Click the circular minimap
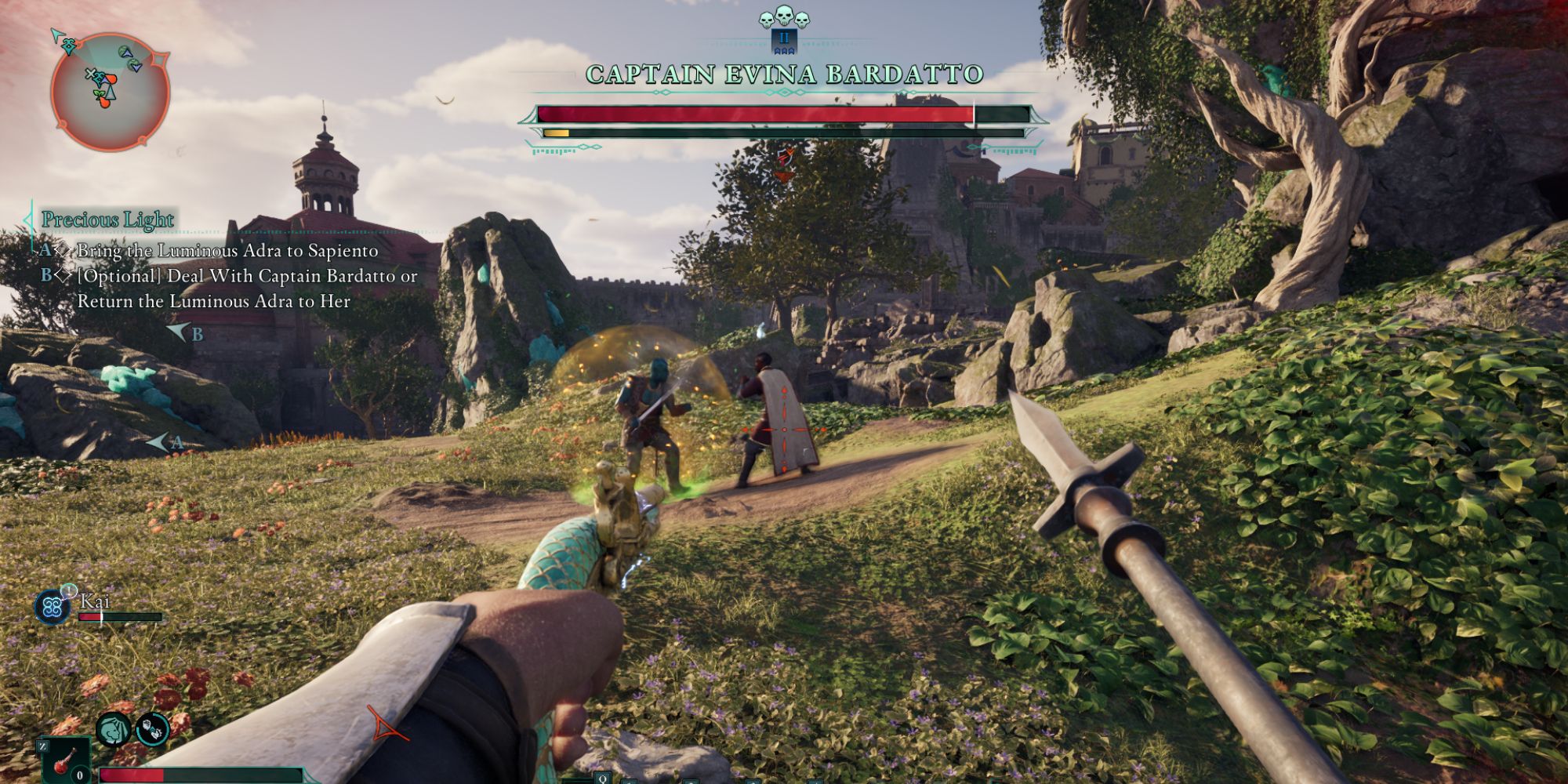Image resolution: width=1568 pixels, height=784 pixels. click(x=110, y=92)
